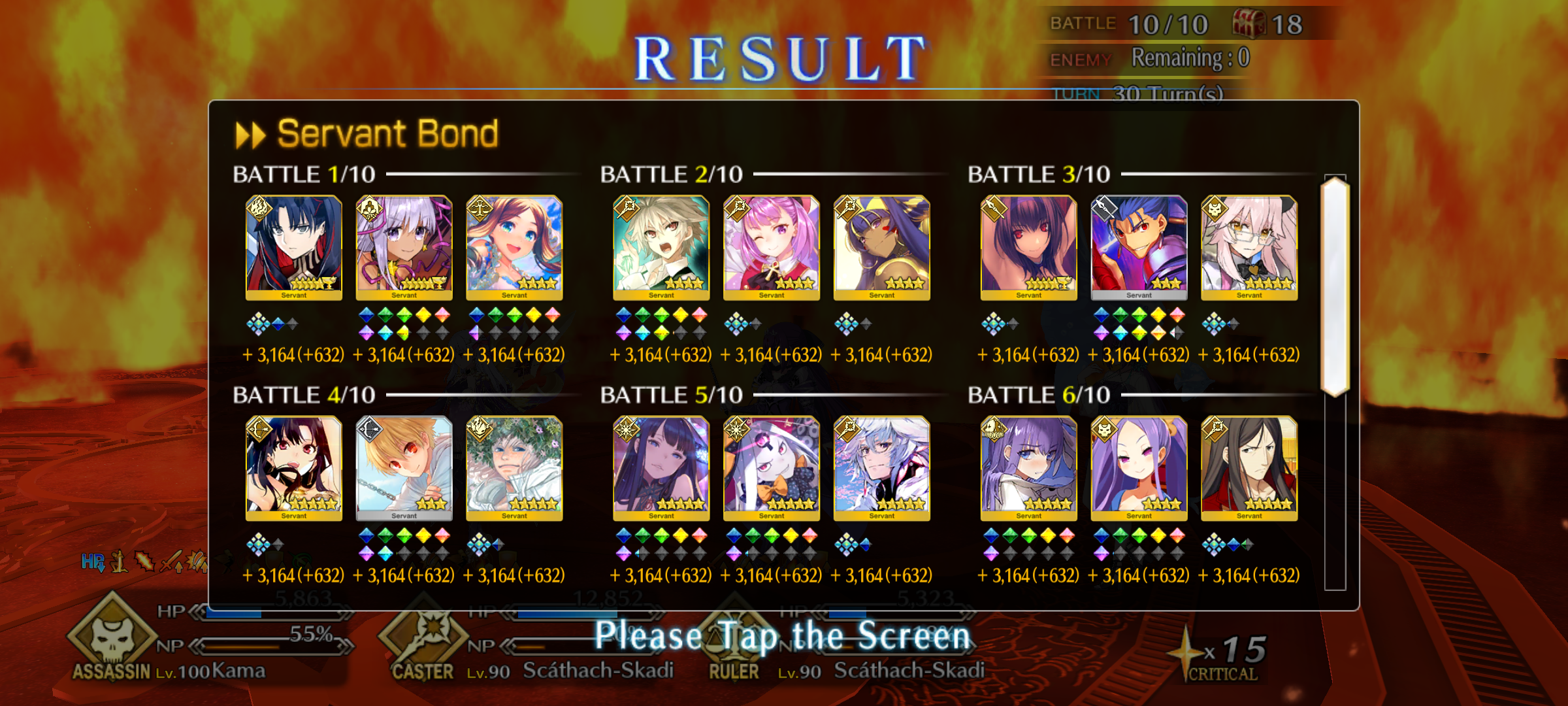Click the white scrollbar thumb in Servant Bond panel

click(1335, 286)
